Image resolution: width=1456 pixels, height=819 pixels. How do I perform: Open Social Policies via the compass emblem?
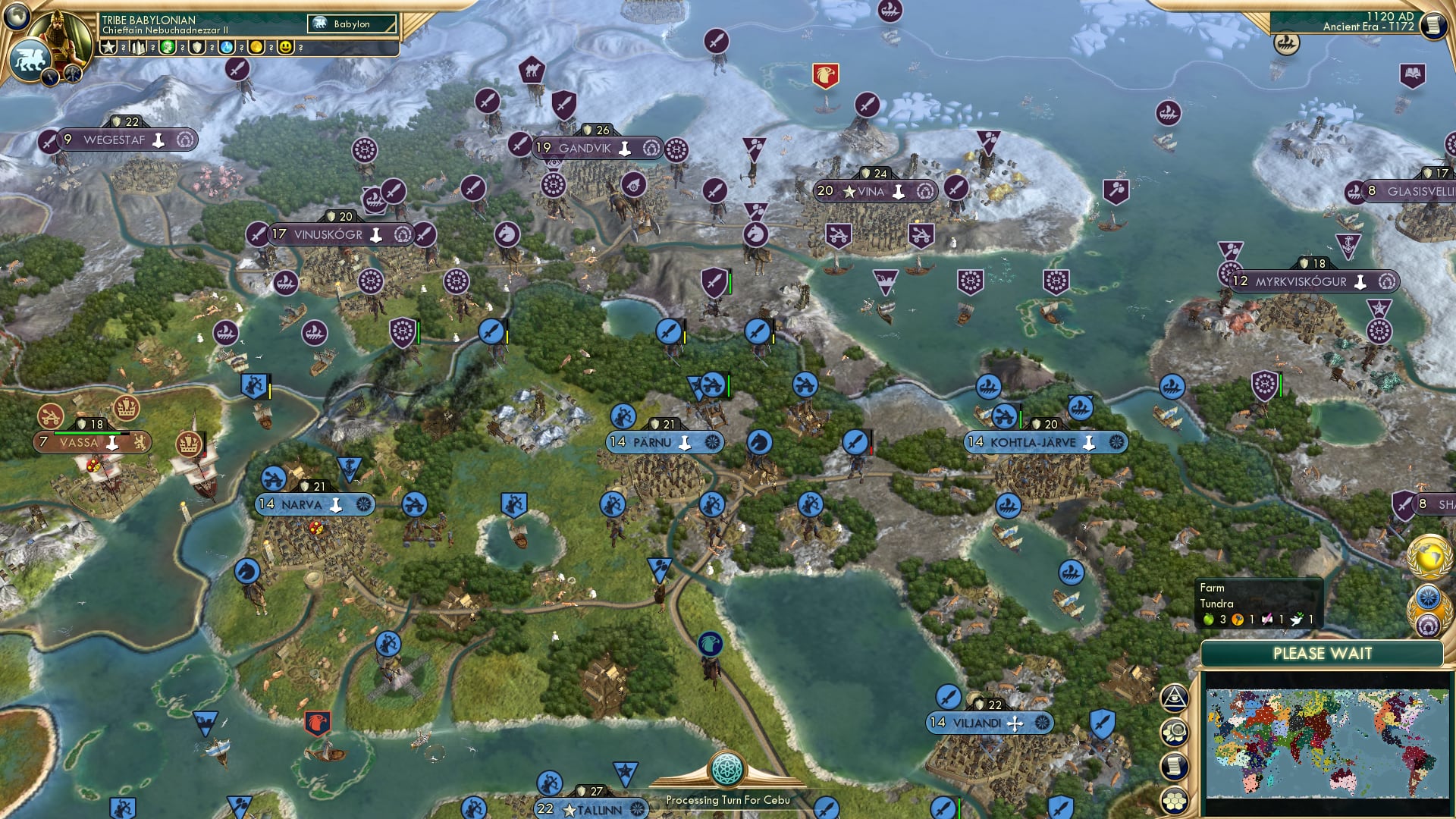[1426, 598]
